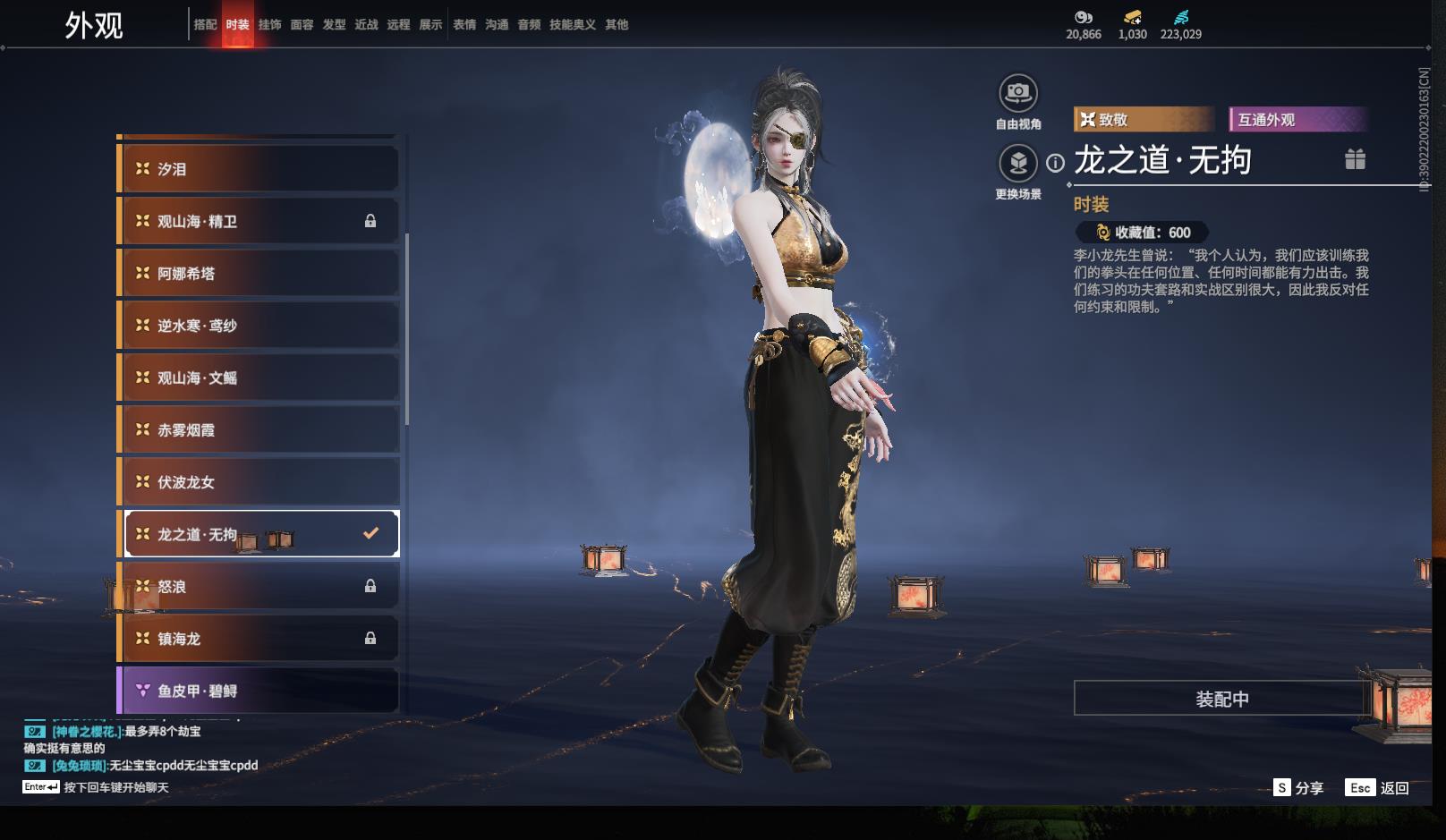The height and width of the screenshot is (840, 1446).
Task: Click the 装配中 equip button
Action: 1221,699
